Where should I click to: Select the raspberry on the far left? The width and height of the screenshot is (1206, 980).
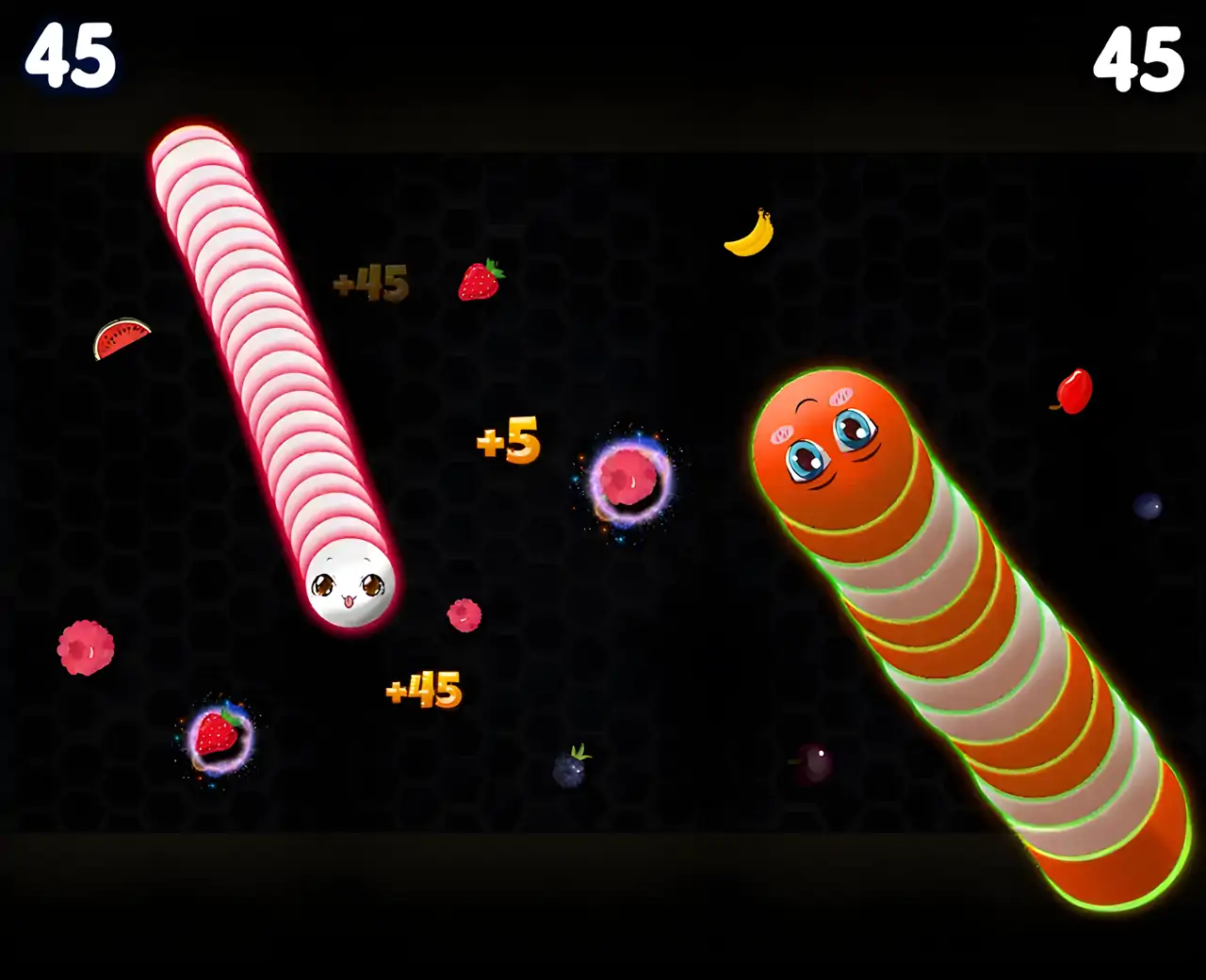pyautogui.click(x=83, y=646)
